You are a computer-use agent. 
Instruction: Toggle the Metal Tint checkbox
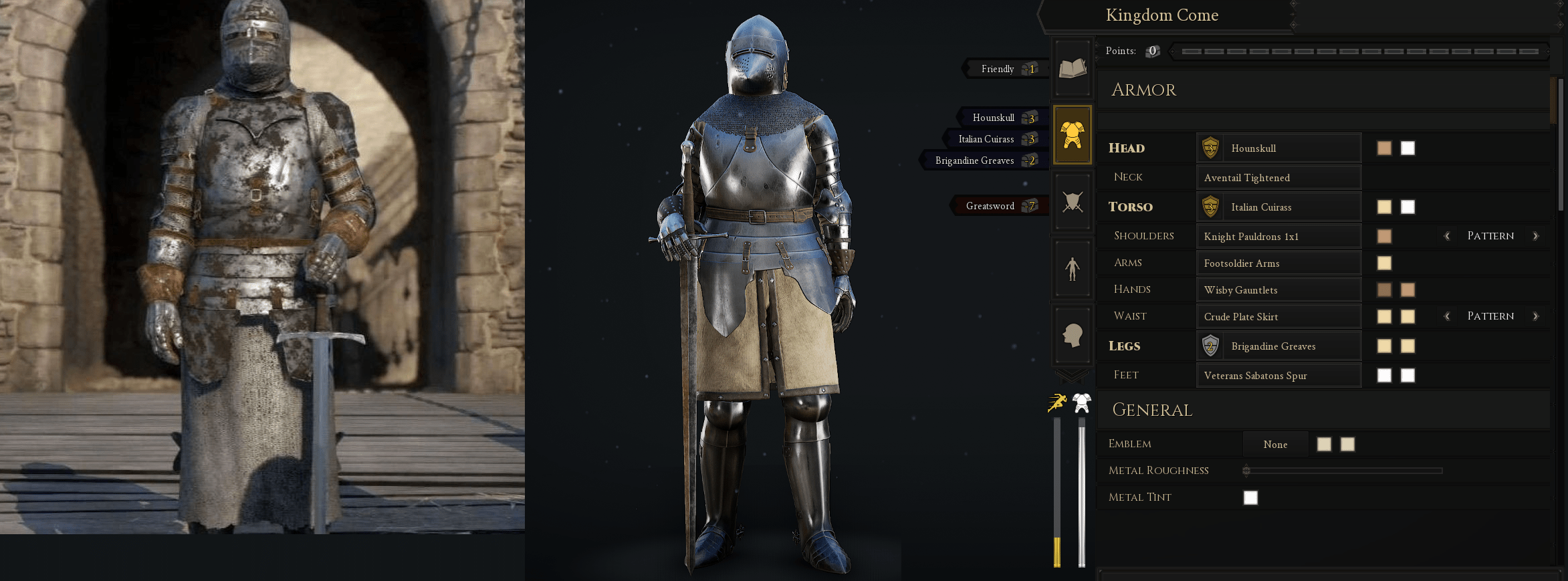(x=1250, y=497)
